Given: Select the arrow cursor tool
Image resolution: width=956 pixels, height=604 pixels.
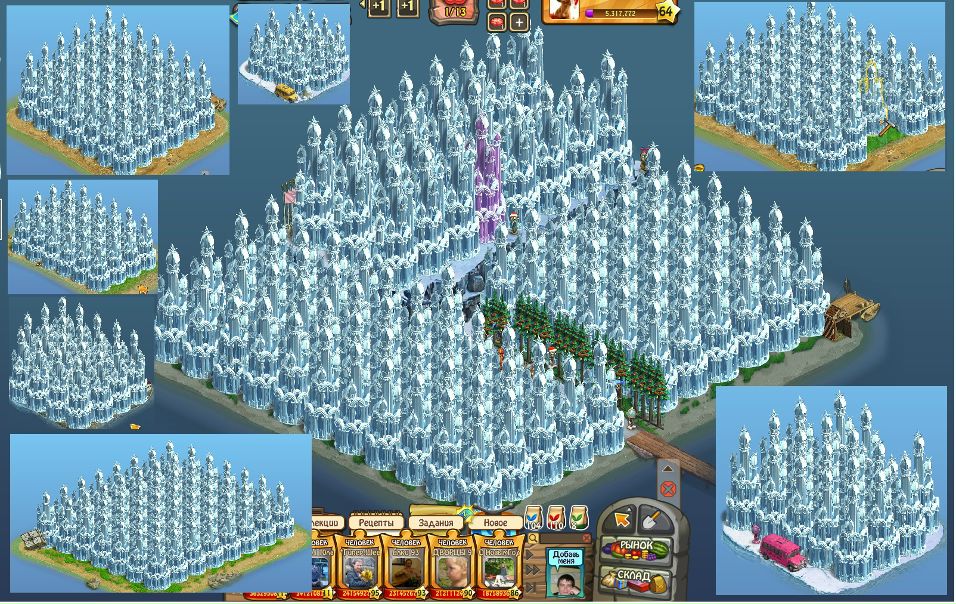Looking at the screenshot, I should (x=623, y=519).
